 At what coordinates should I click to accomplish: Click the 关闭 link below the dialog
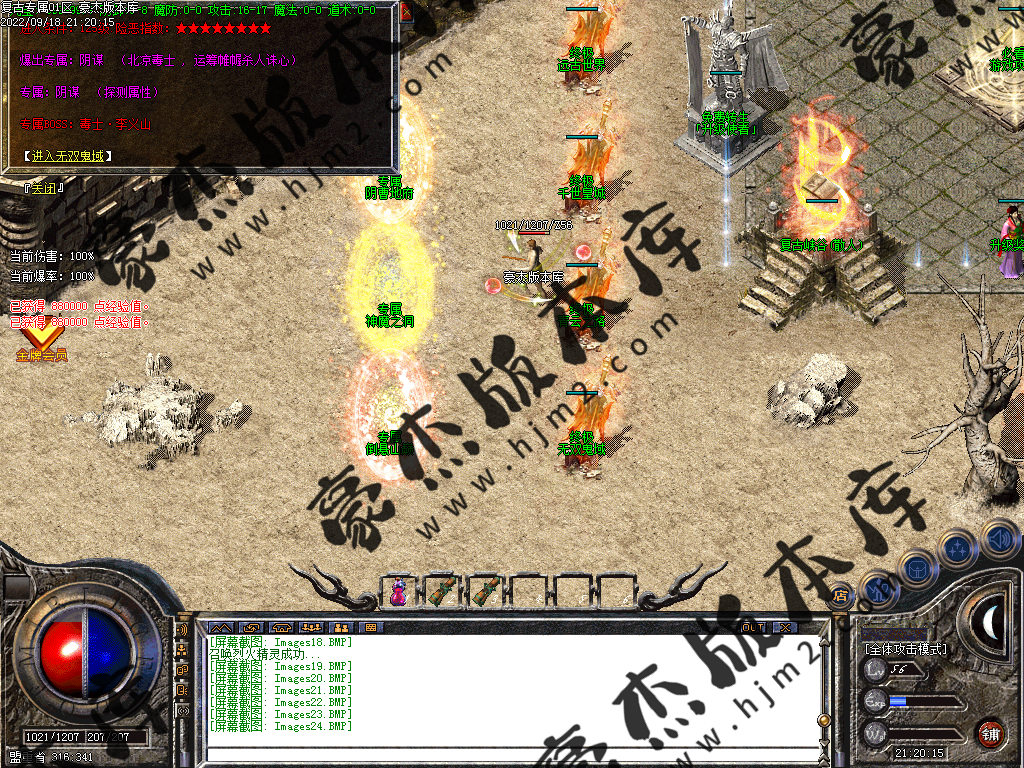pos(43,187)
